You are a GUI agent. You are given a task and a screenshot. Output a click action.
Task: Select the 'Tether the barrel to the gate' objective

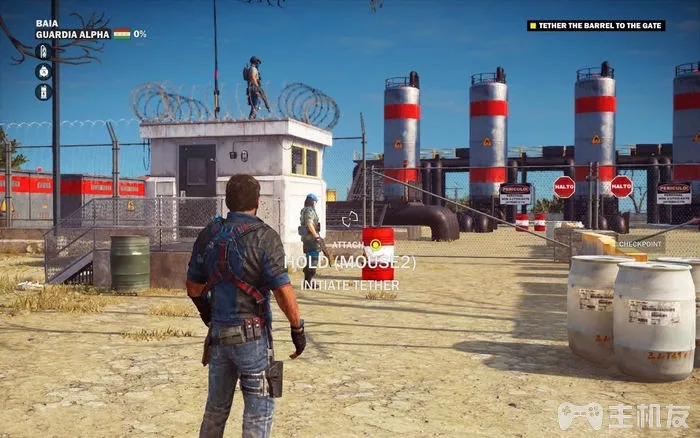[596, 25]
